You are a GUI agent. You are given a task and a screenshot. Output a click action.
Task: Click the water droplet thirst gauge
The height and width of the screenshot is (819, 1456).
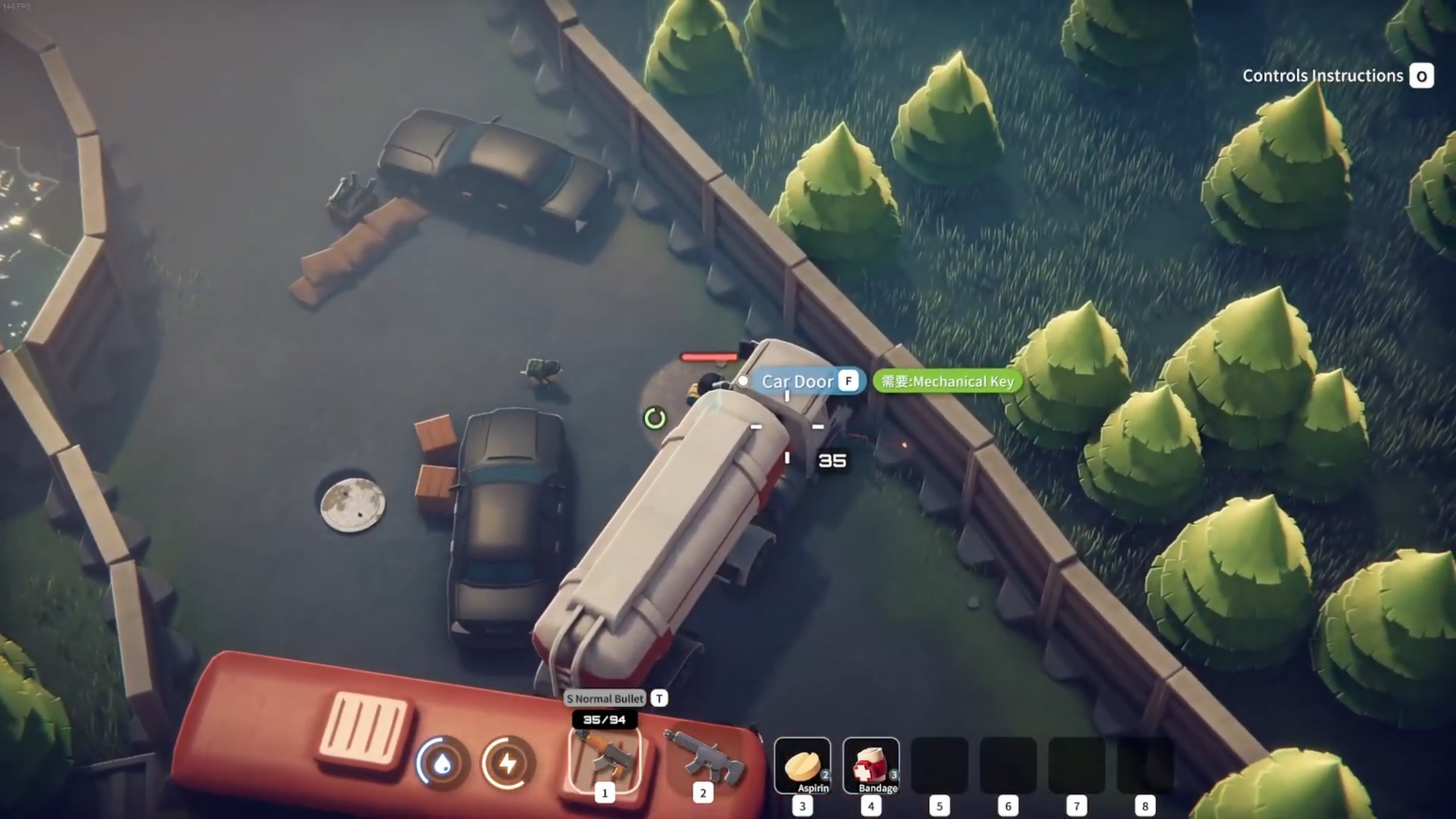pyautogui.click(x=442, y=764)
